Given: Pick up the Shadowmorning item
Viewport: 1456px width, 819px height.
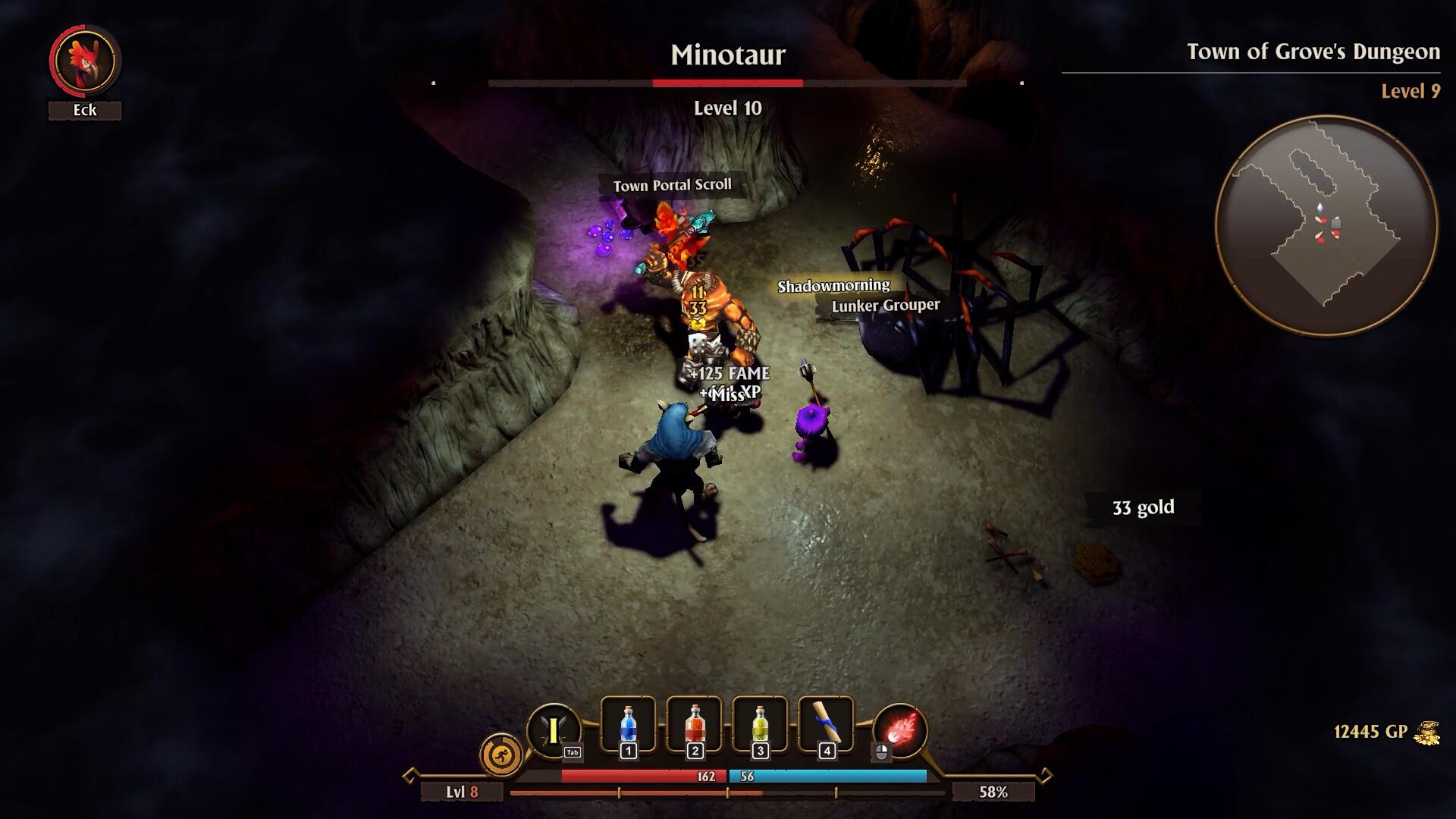Looking at the screenshot, I should pyautogui.click(x=834, y=287).
